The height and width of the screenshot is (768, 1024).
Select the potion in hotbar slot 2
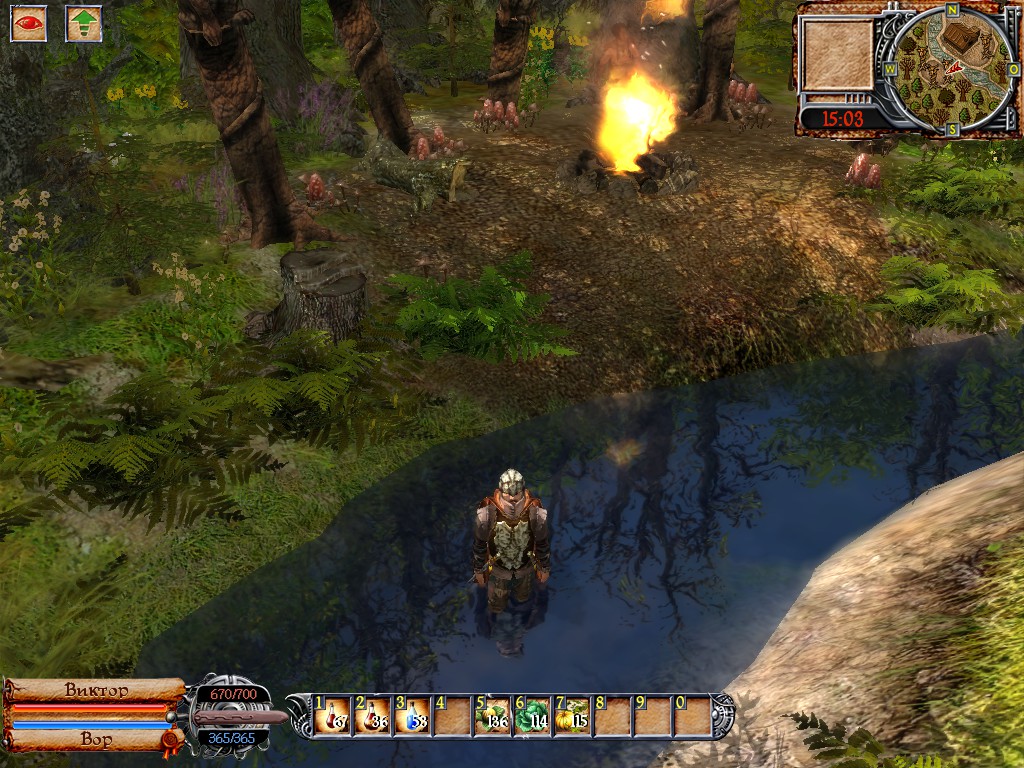(x=374, y=716)
